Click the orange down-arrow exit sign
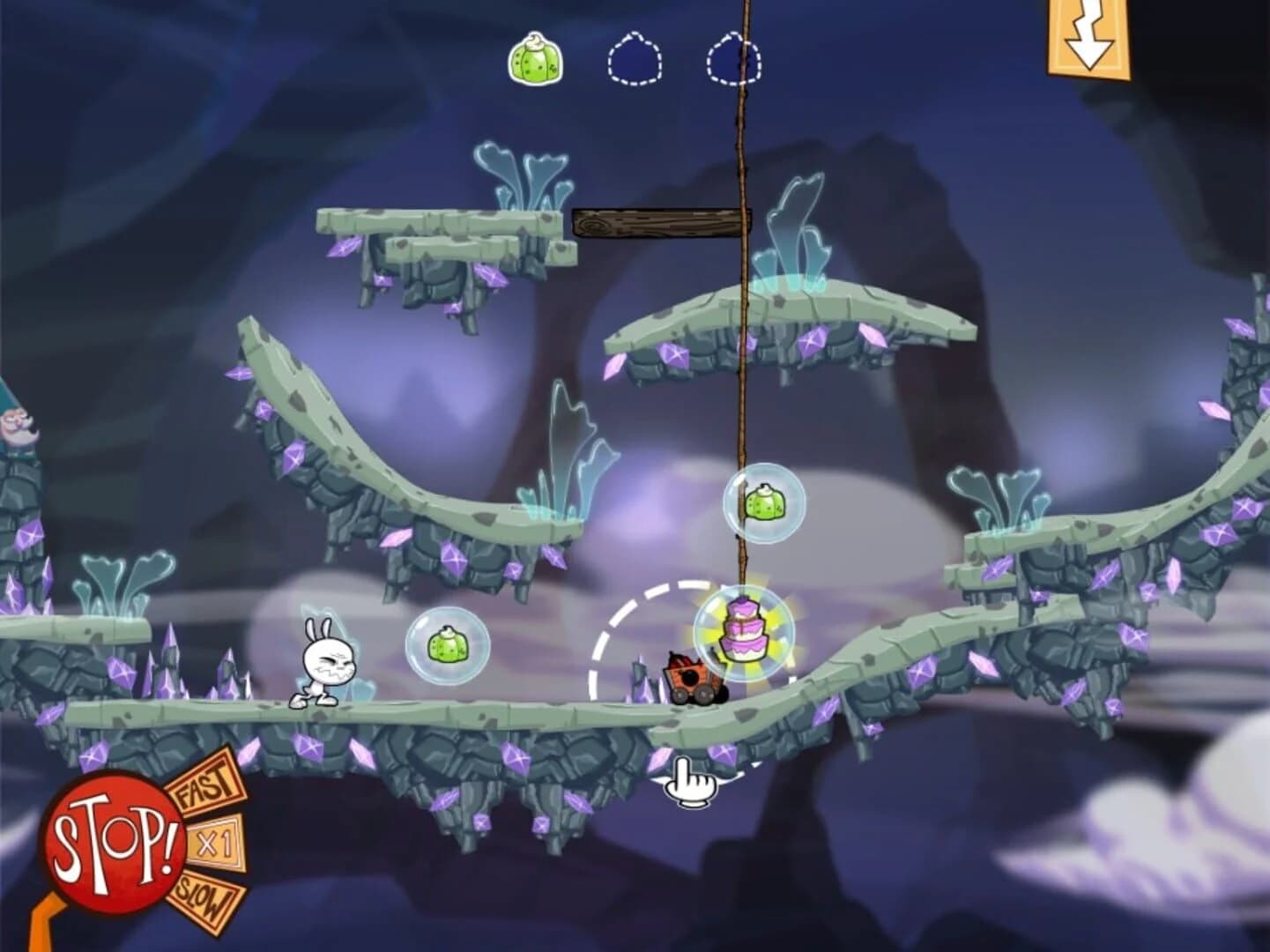Screen dimensions: 1270x952 [1088, 35]
